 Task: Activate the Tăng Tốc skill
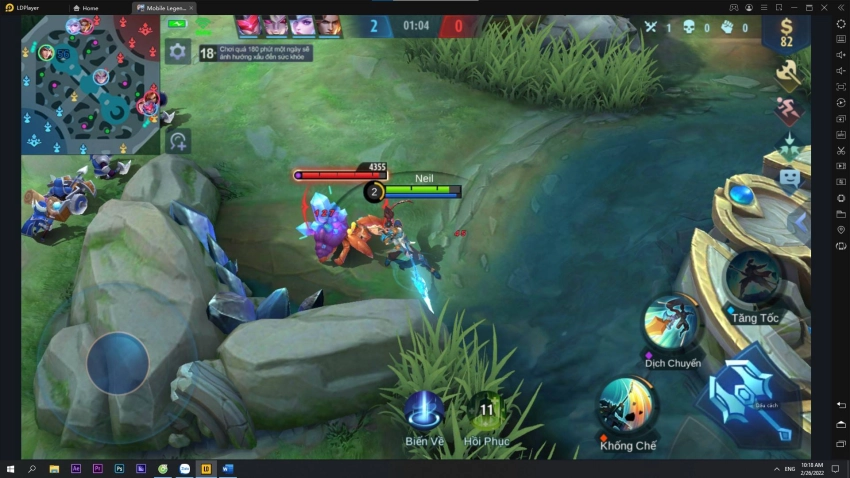(x=753, y=278)
